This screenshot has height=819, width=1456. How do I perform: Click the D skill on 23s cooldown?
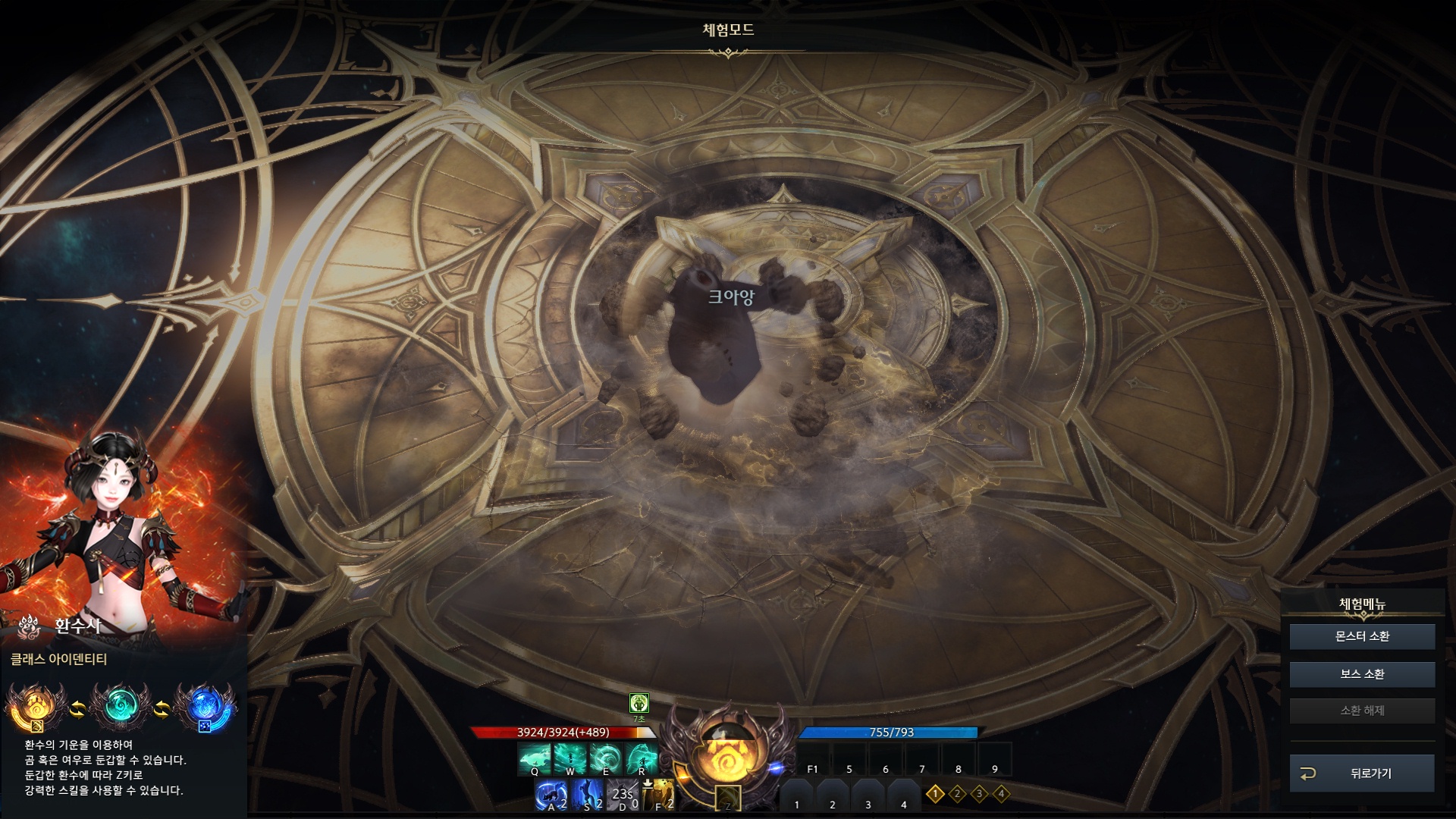pos(623,795)
